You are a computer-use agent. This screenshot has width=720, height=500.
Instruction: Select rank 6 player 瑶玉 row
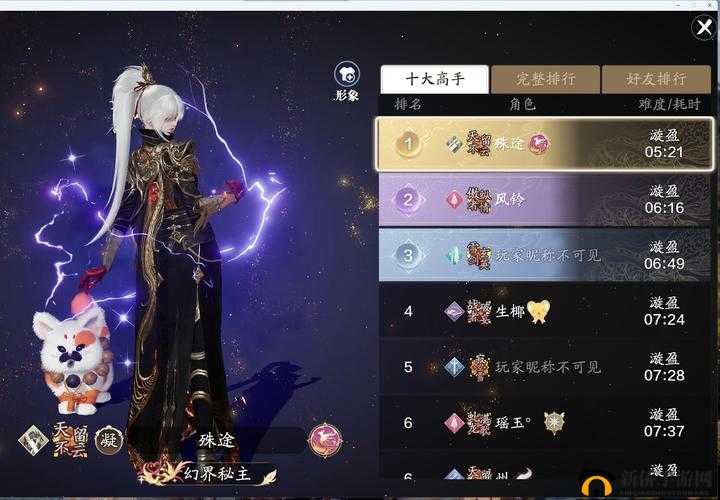pos(544,423)
